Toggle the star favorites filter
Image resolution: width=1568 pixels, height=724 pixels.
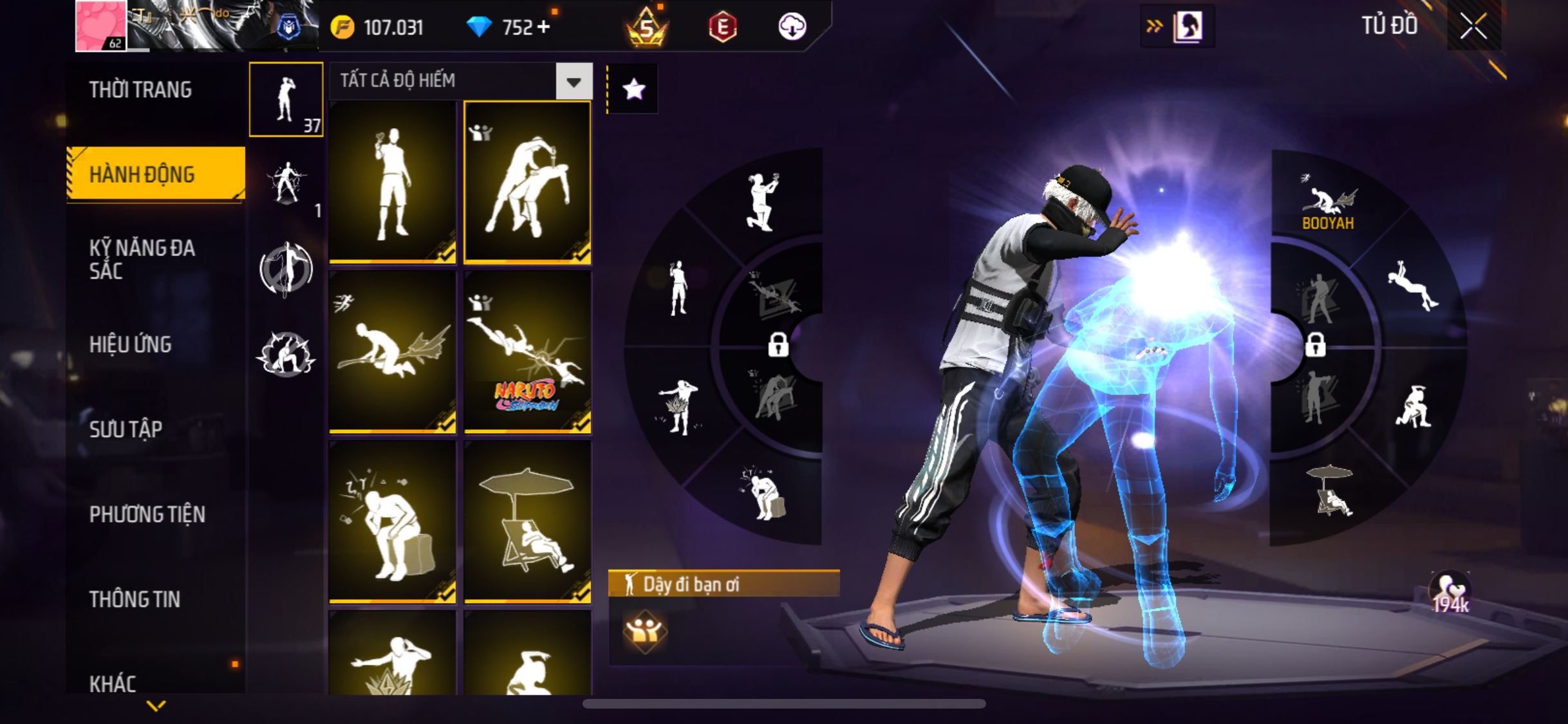click(634, 89)
